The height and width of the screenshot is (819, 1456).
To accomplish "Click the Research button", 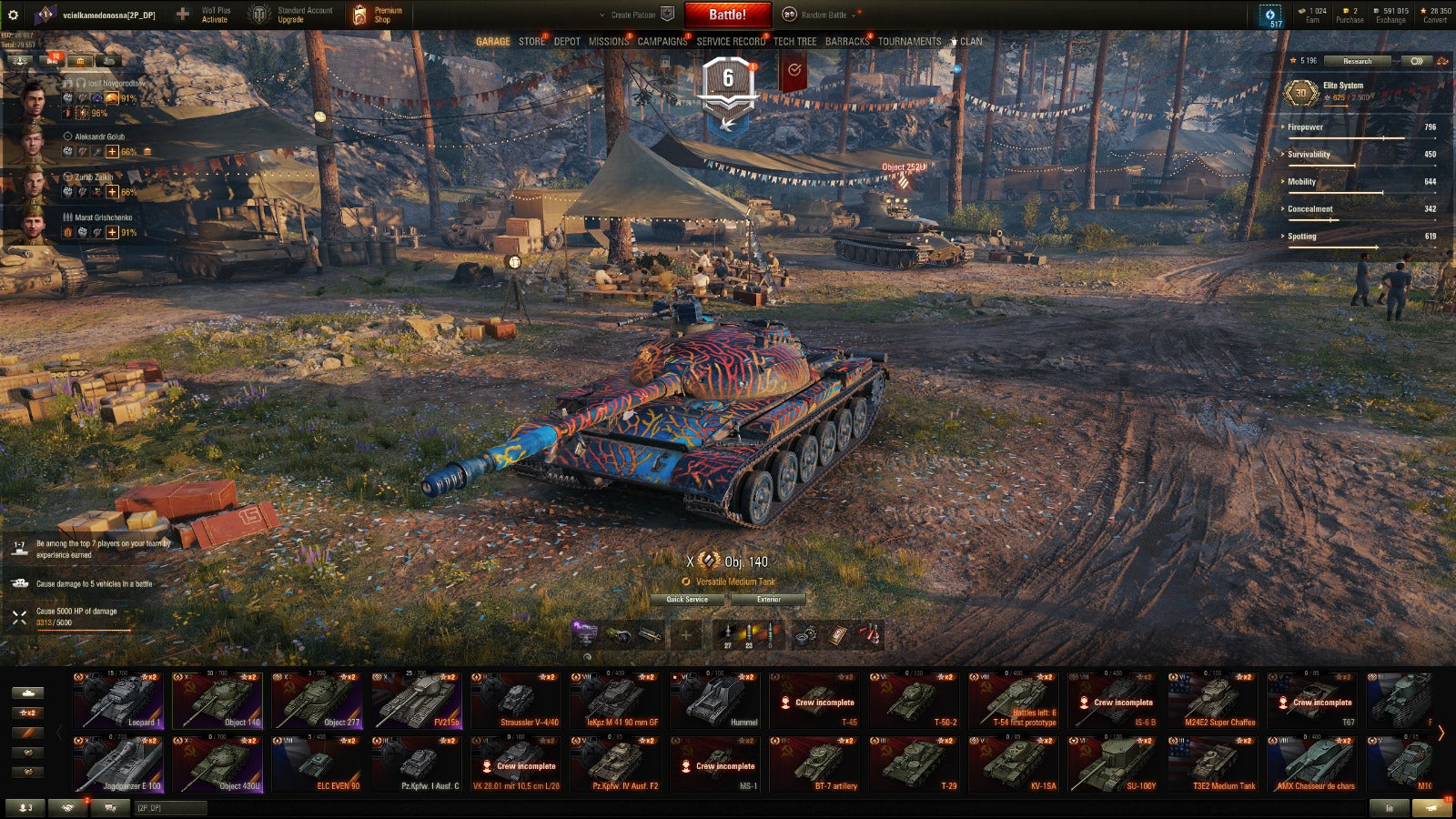I will pos(1357,61).
